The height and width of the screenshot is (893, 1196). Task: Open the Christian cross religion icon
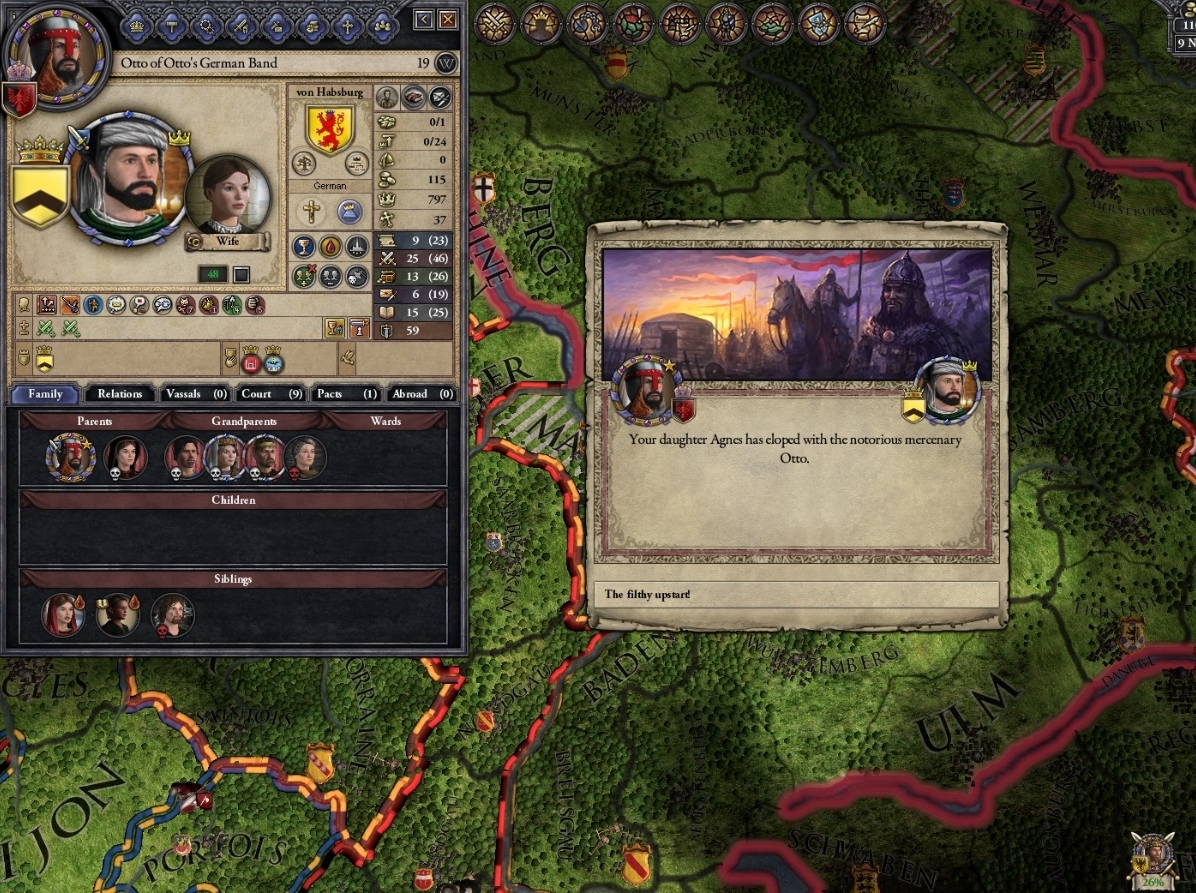click(x=311, y=211)
